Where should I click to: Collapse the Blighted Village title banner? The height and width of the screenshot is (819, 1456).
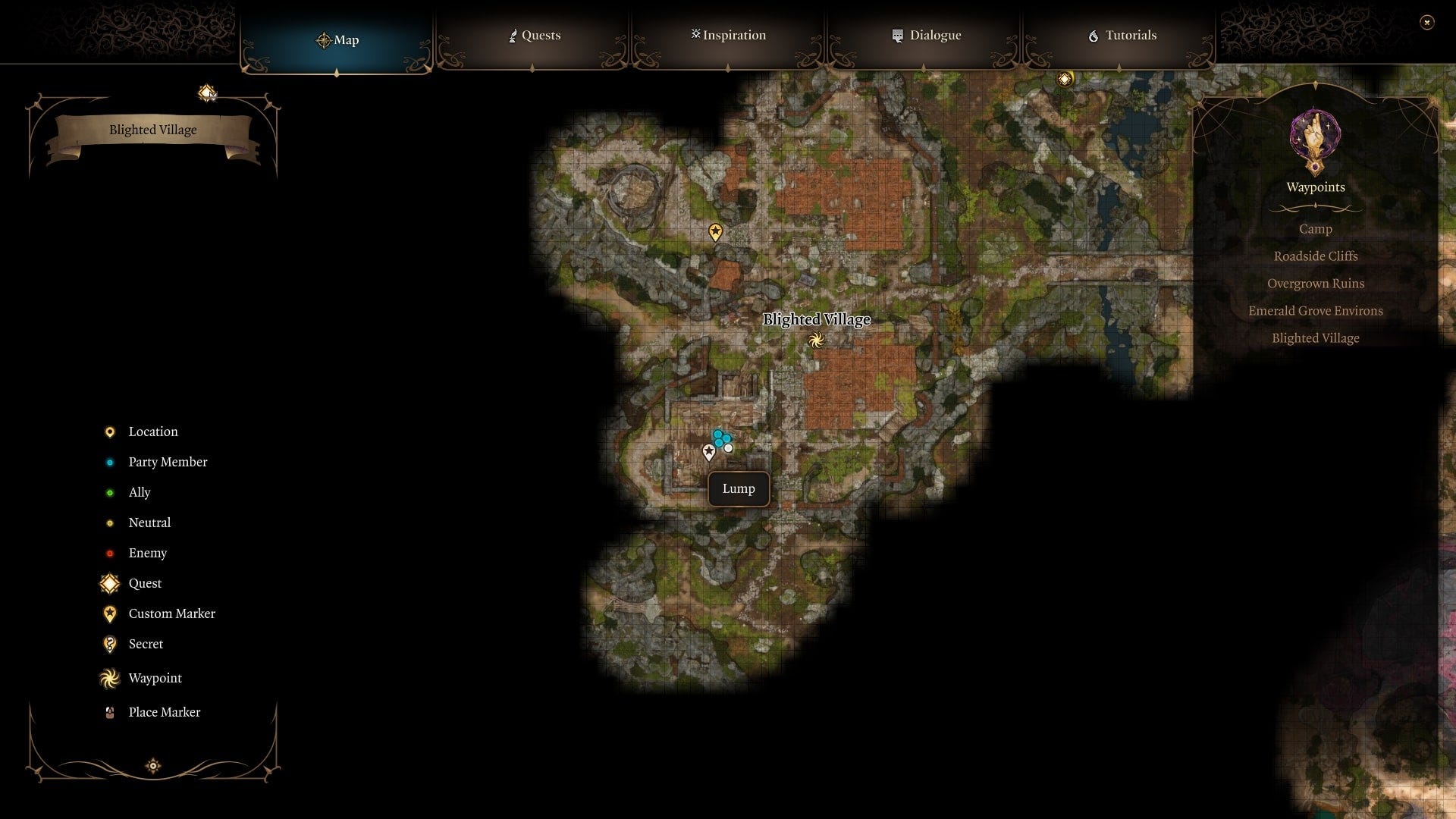click(x=153, y=130)
